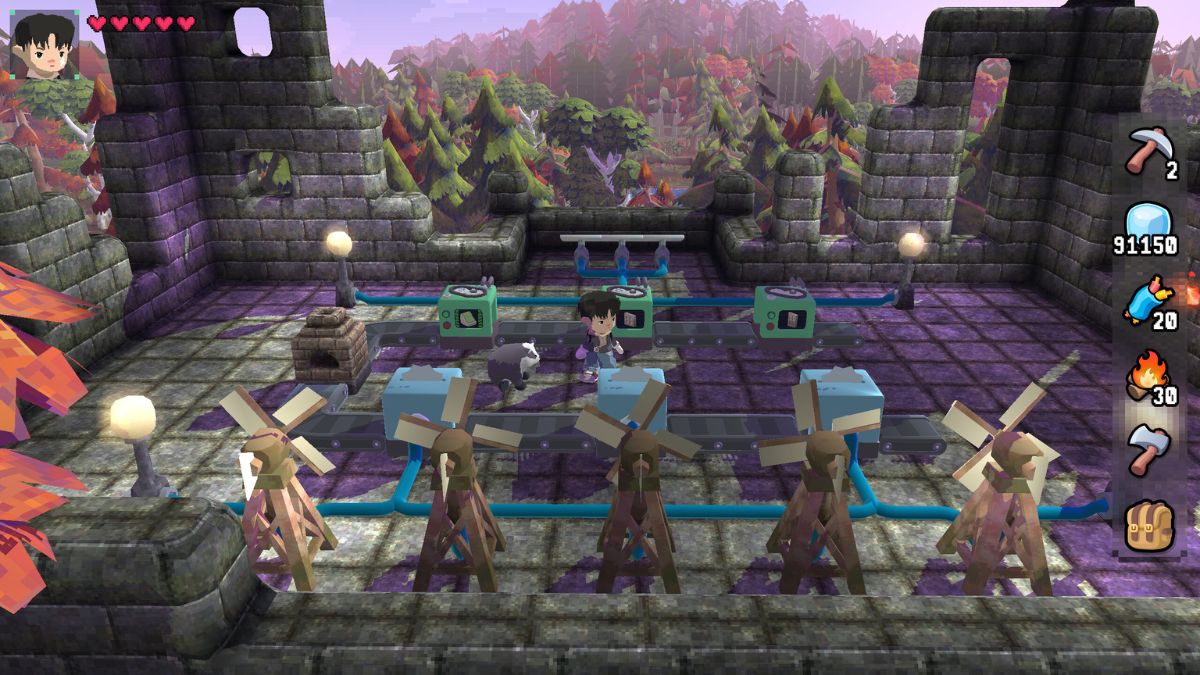The height and width of the screenshot is (675, 1200).
Task: Open the backpack inventory
Action: tap(1148, 525)
